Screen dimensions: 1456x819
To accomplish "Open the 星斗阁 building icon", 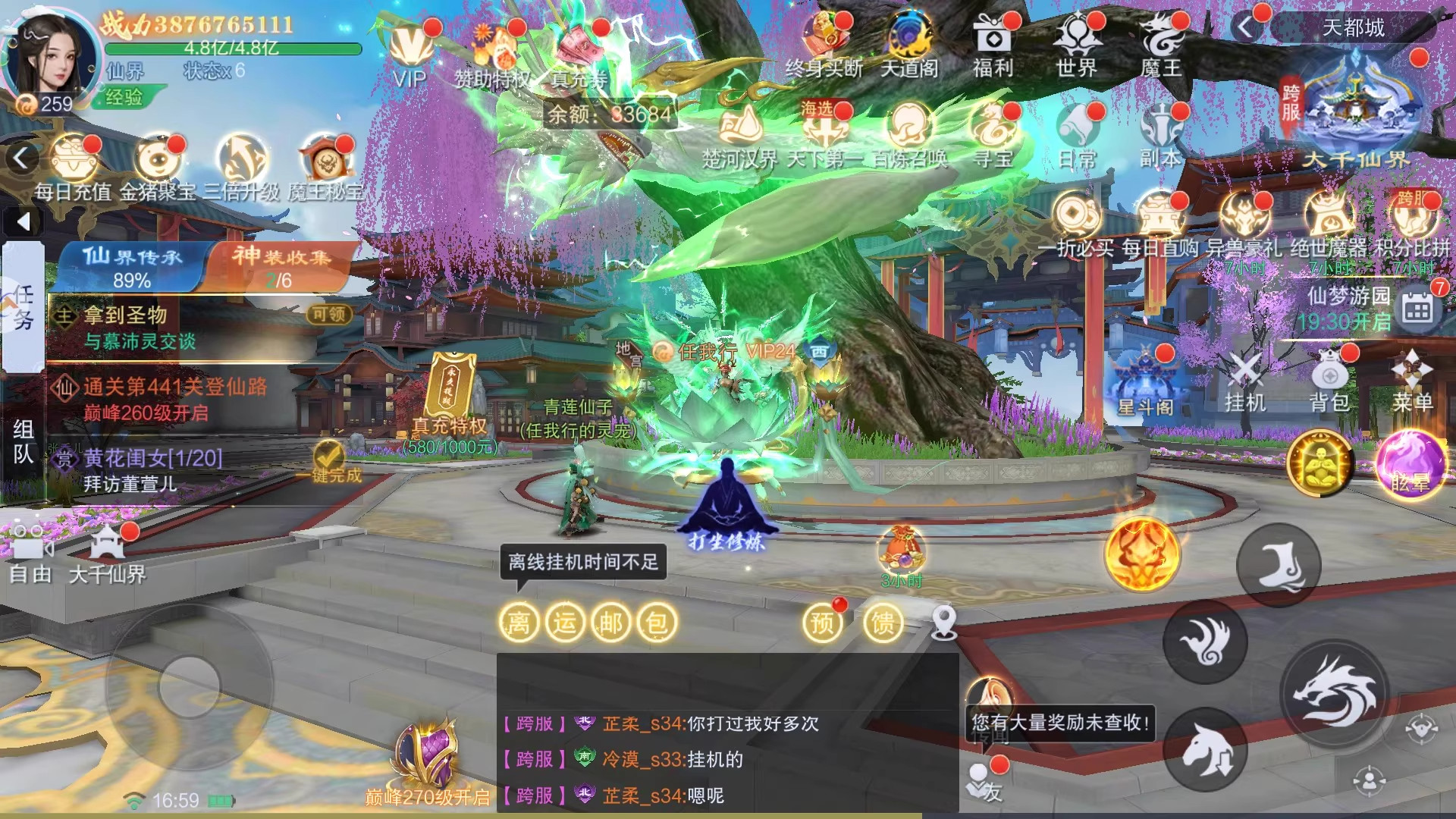I will tap(1145, 383).
